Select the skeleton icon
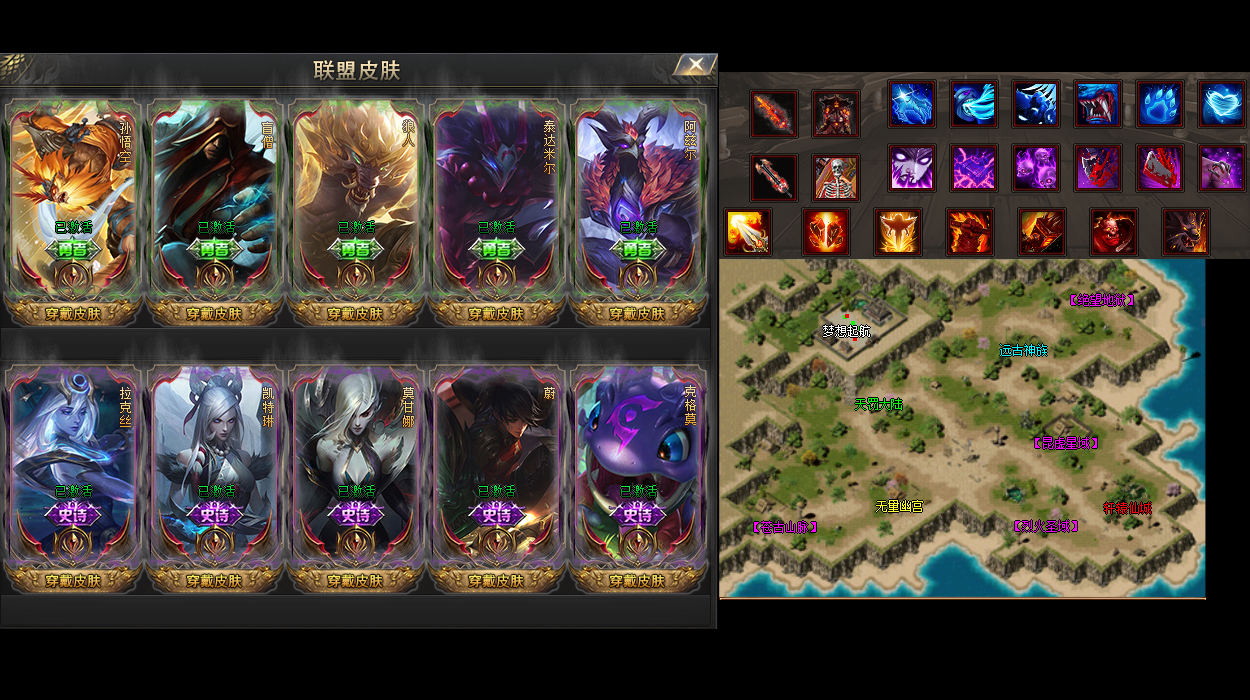 click(835, 178)
